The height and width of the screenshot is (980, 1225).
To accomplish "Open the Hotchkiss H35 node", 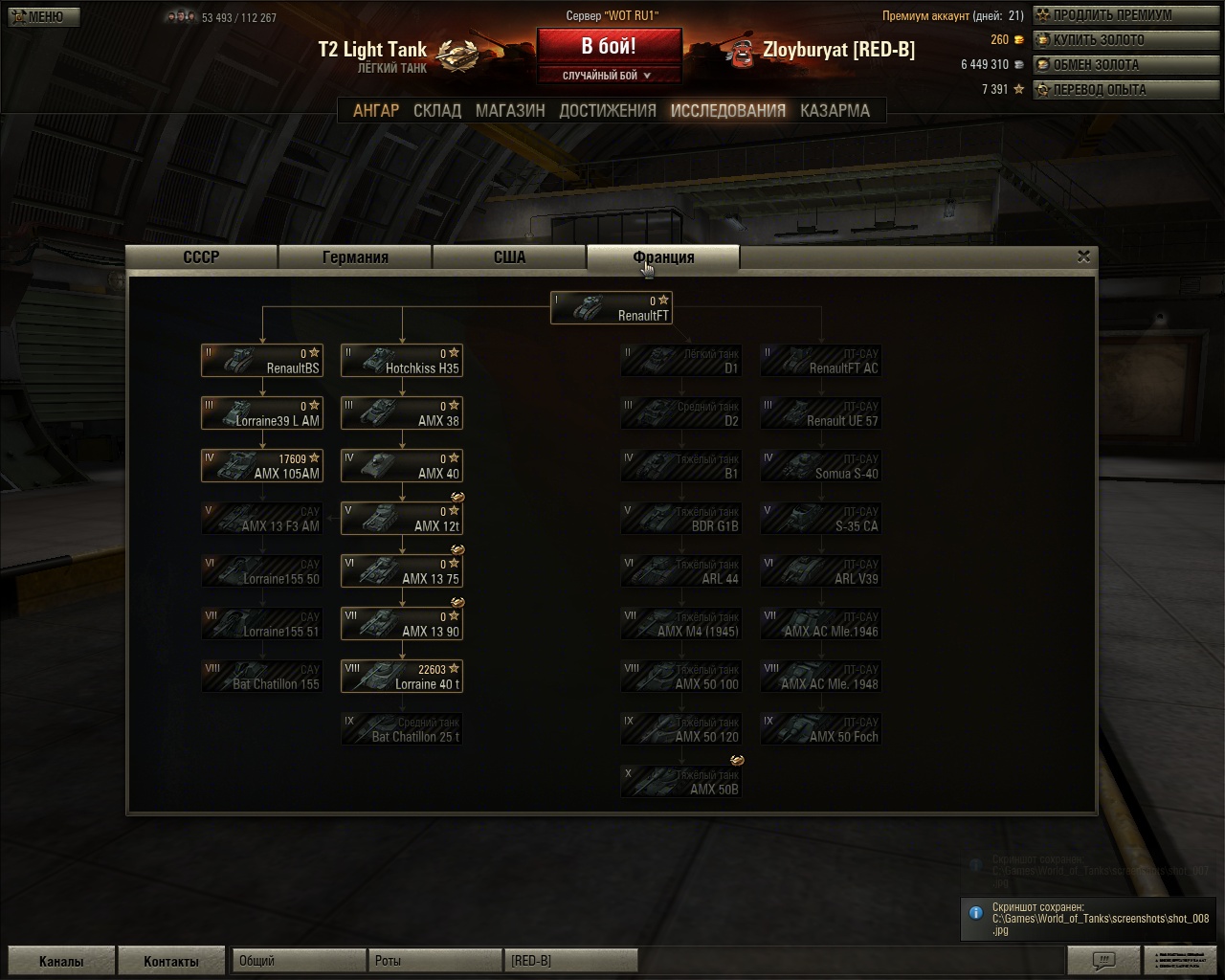I will point(402,361).
